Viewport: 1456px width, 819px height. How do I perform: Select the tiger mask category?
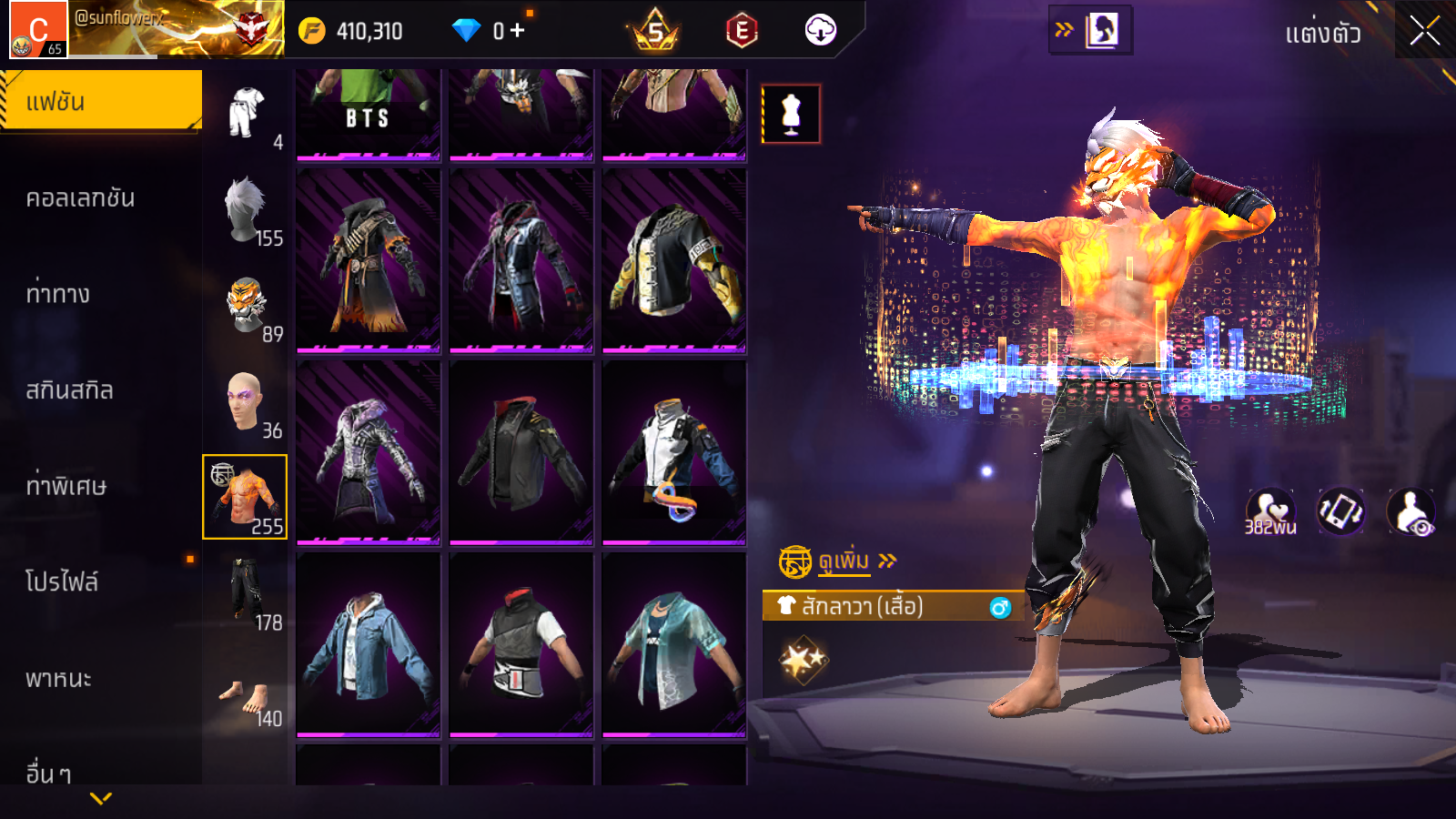coord(246,307)
